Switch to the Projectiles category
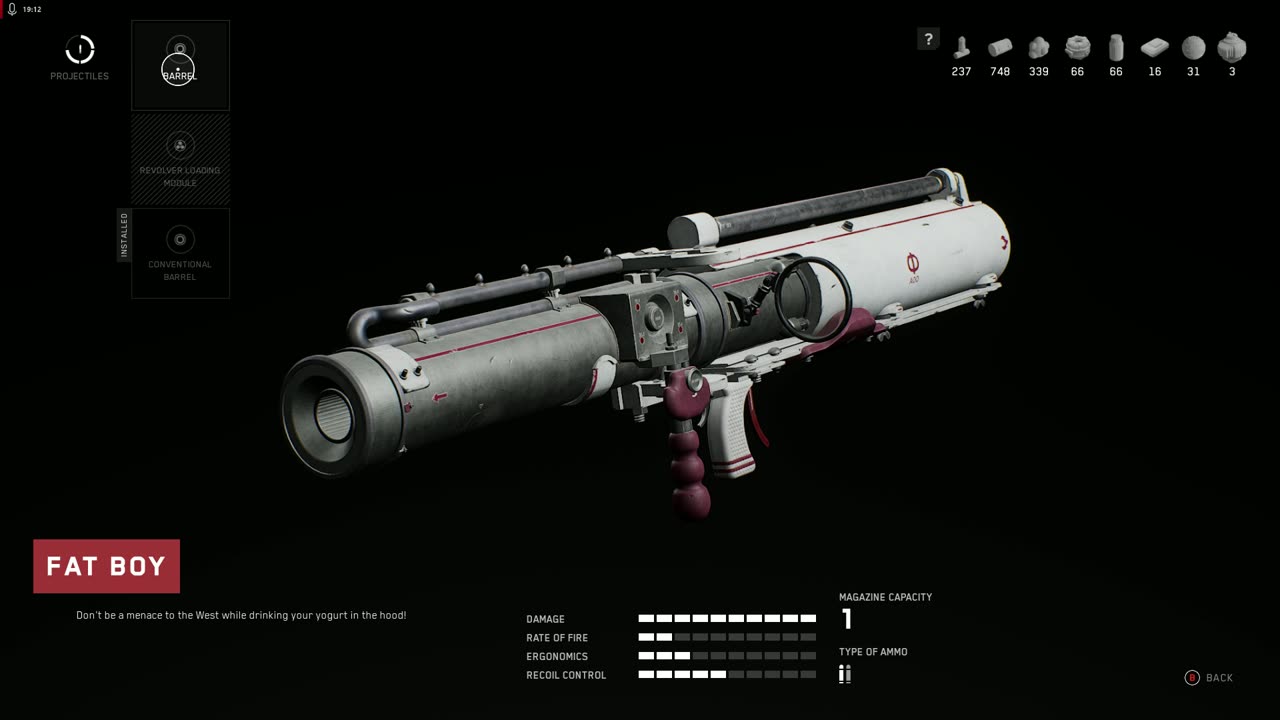1280x720 pixels. coord(80,57)
